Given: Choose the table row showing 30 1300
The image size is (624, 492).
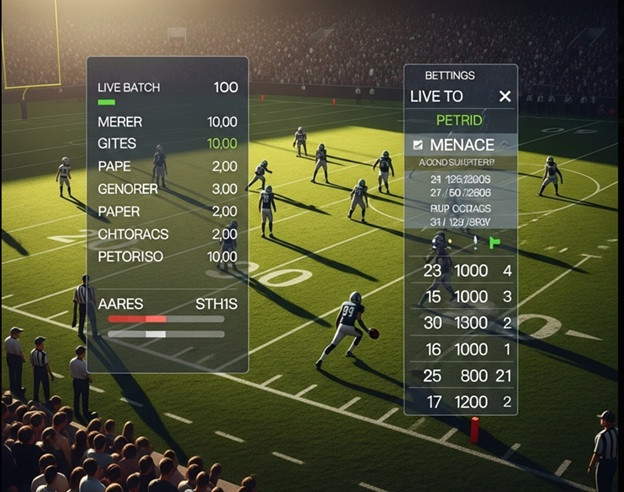Looking at the screenshot, I should (x=460, y=322).
